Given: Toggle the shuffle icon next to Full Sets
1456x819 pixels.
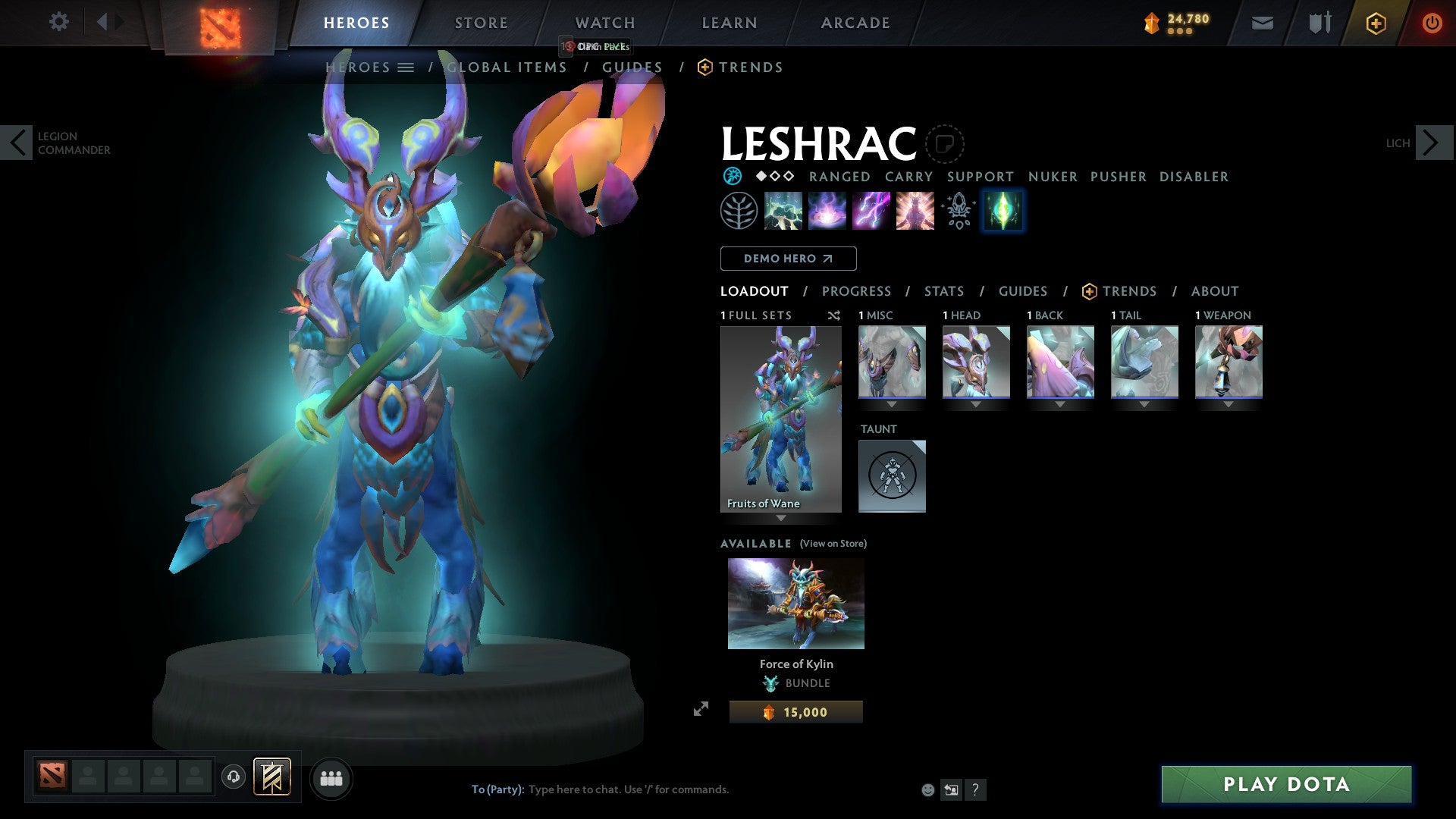Looking at the screenshot, I should 833,315.
